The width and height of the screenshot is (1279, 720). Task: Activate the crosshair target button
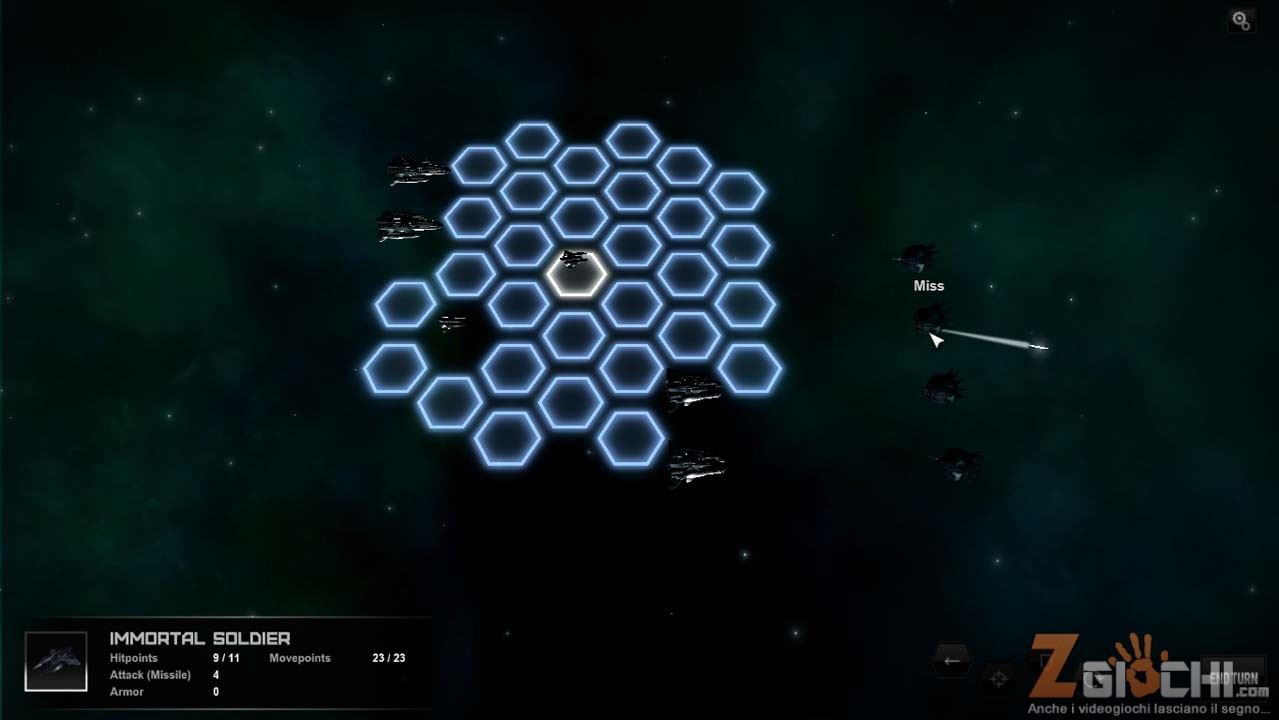click(x=998, y=678)
